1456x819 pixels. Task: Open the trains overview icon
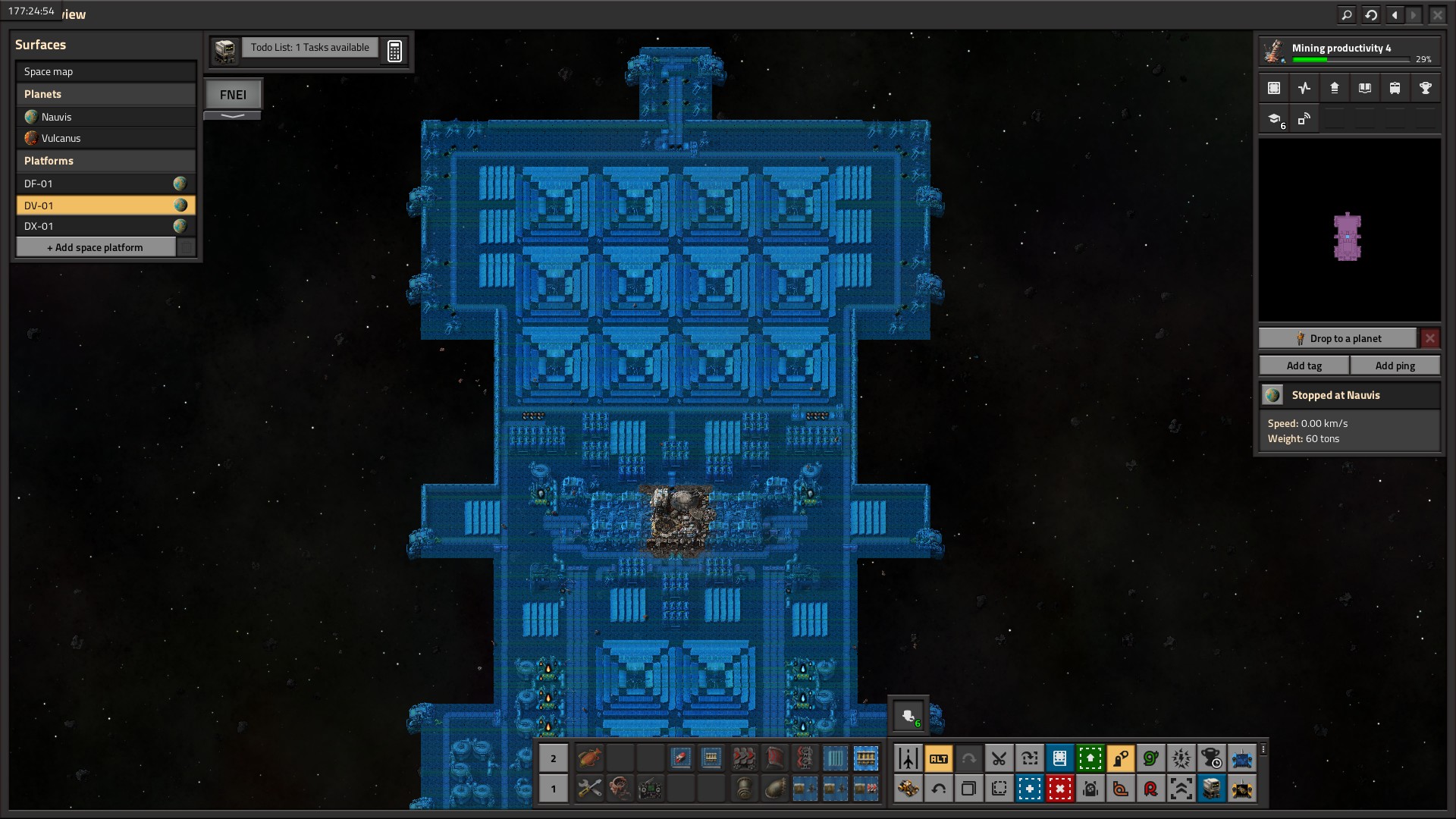point(1395,88)
